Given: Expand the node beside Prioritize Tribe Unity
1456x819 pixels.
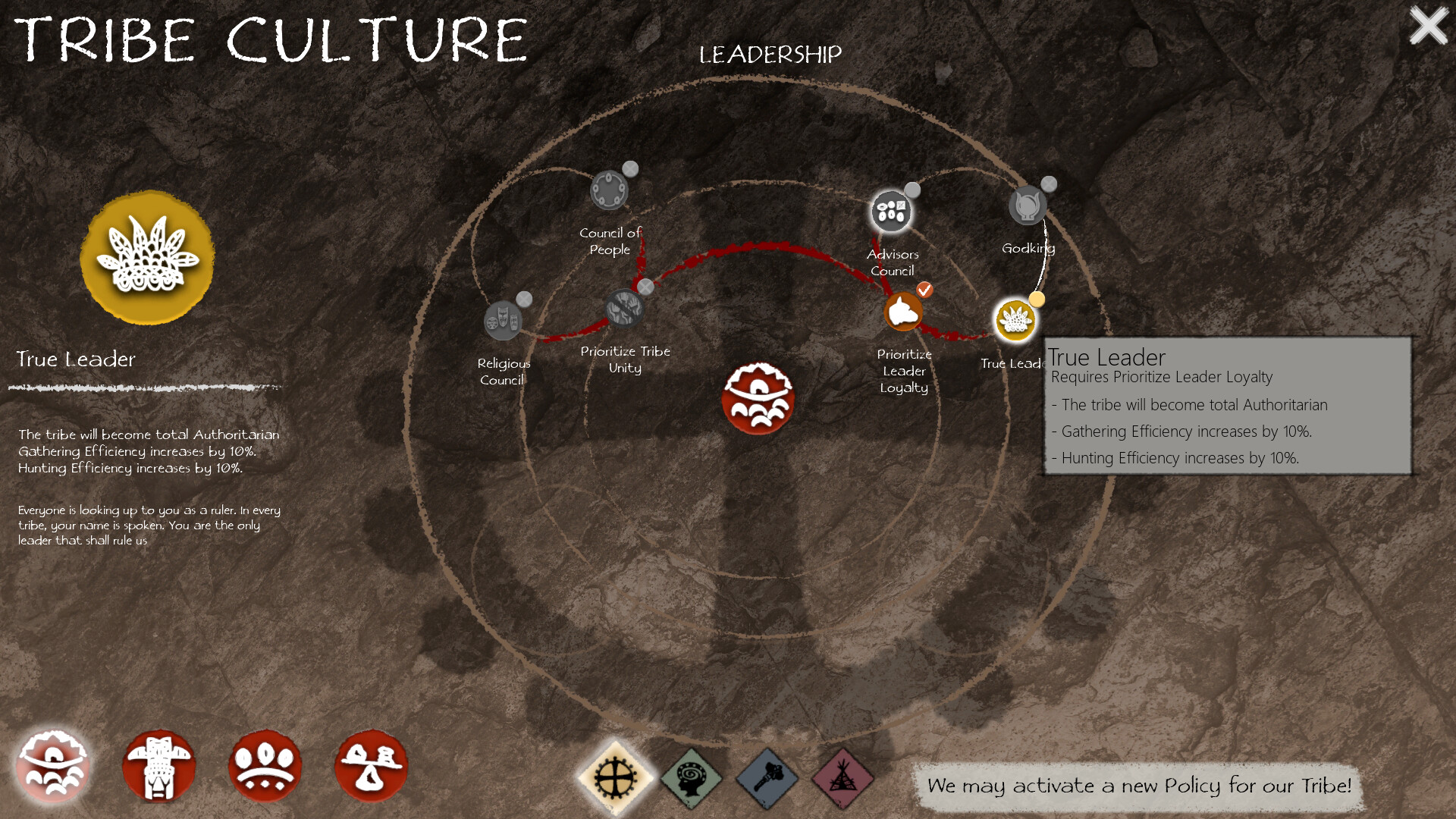Looking at the screenshot, I should 645,287.
